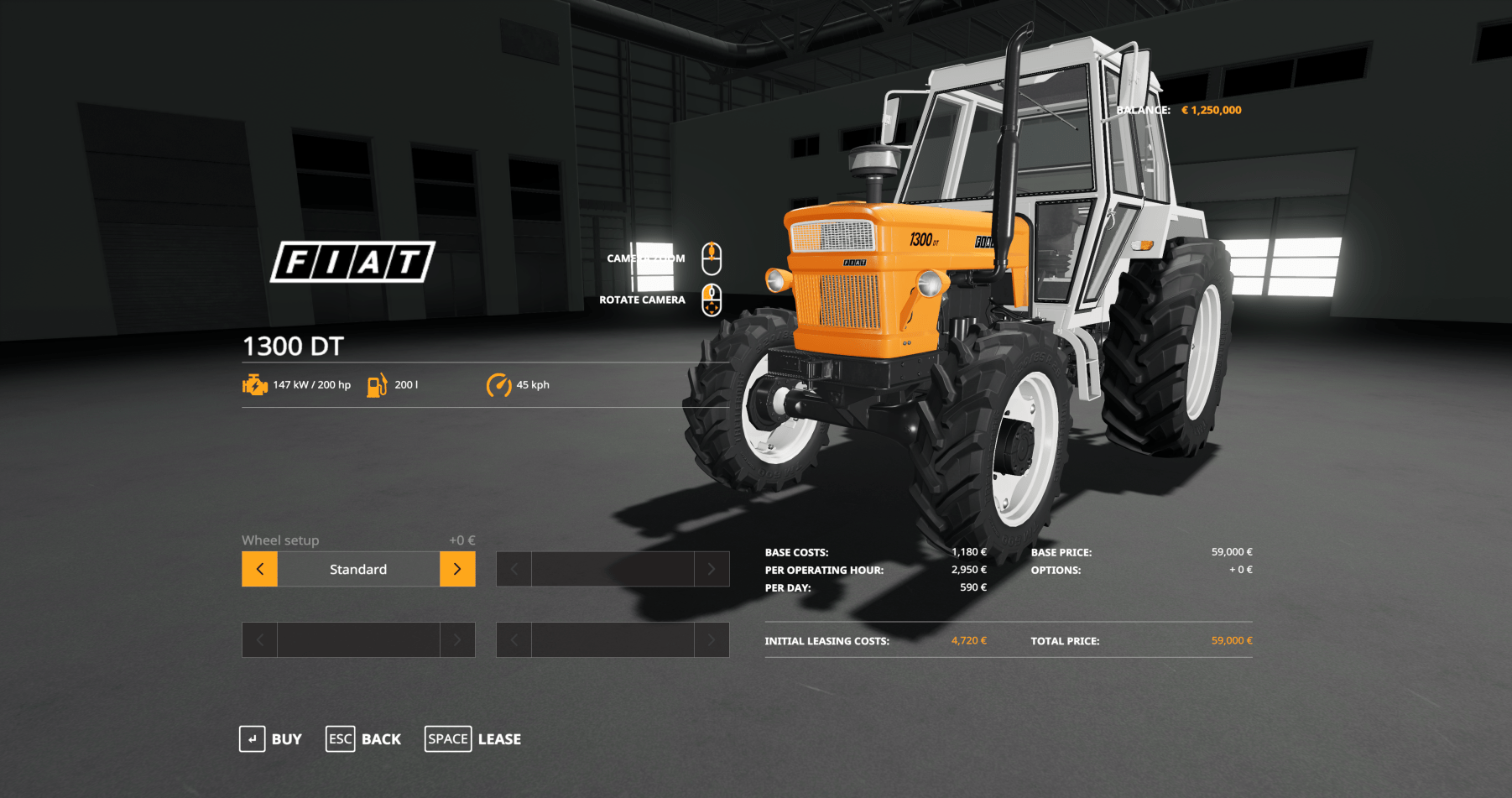The width and height of the screenshot is (1512, 798).
Task: Lease the tractor with the Lease button
Action: (x=473, y=739)
